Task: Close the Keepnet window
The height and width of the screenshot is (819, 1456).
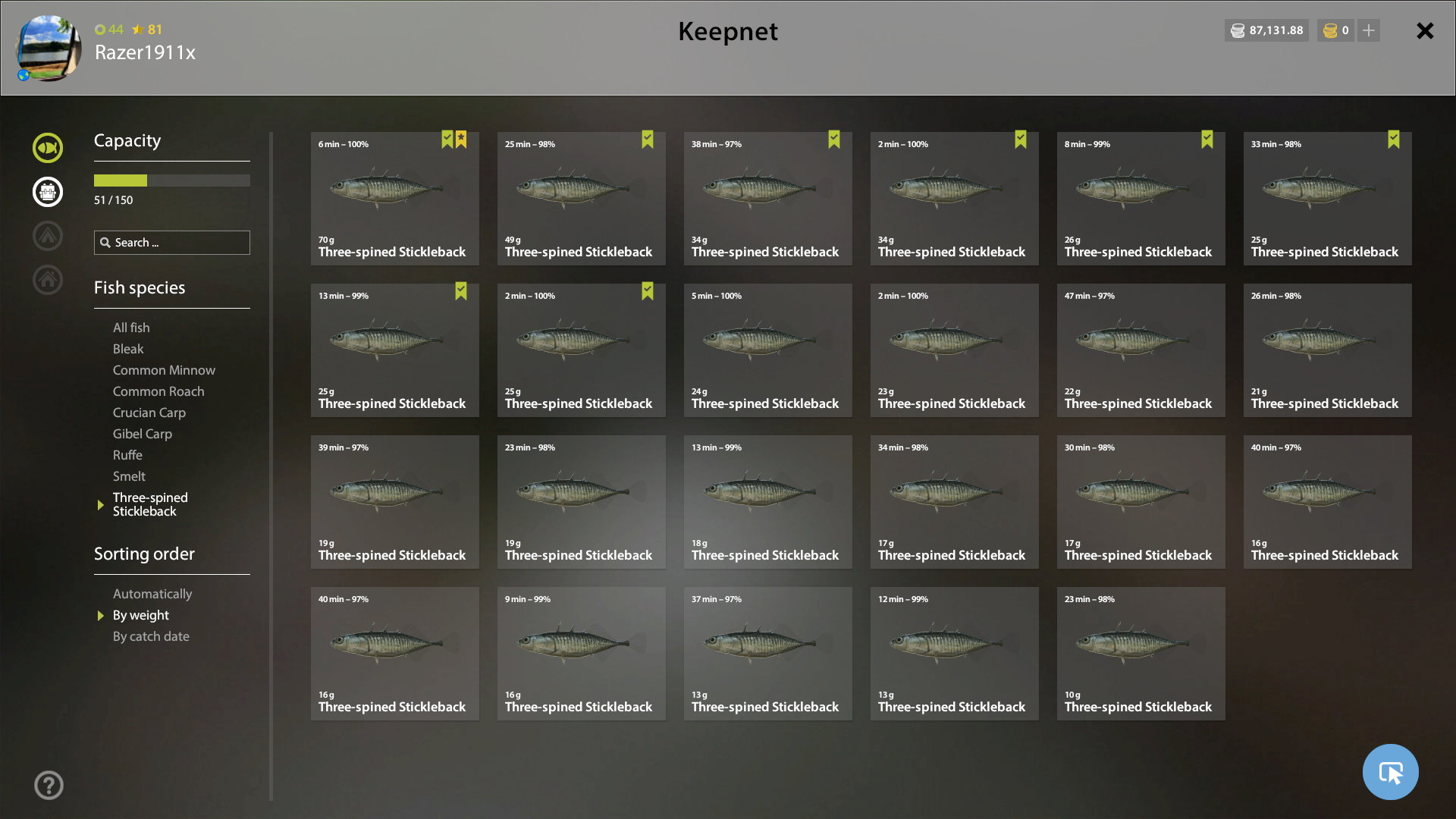Action: (x=1425, y=31)
